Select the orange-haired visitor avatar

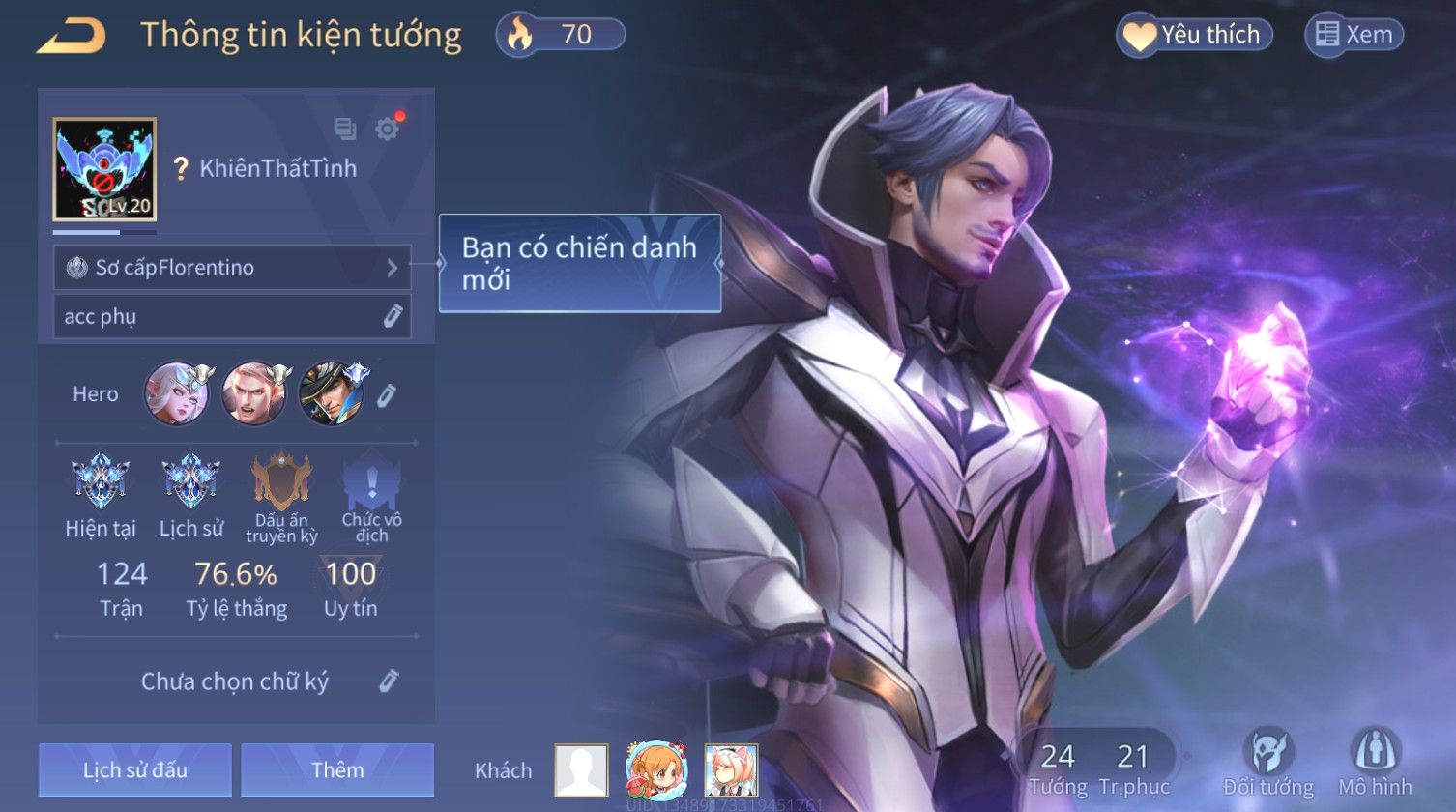tap(656, 769)
